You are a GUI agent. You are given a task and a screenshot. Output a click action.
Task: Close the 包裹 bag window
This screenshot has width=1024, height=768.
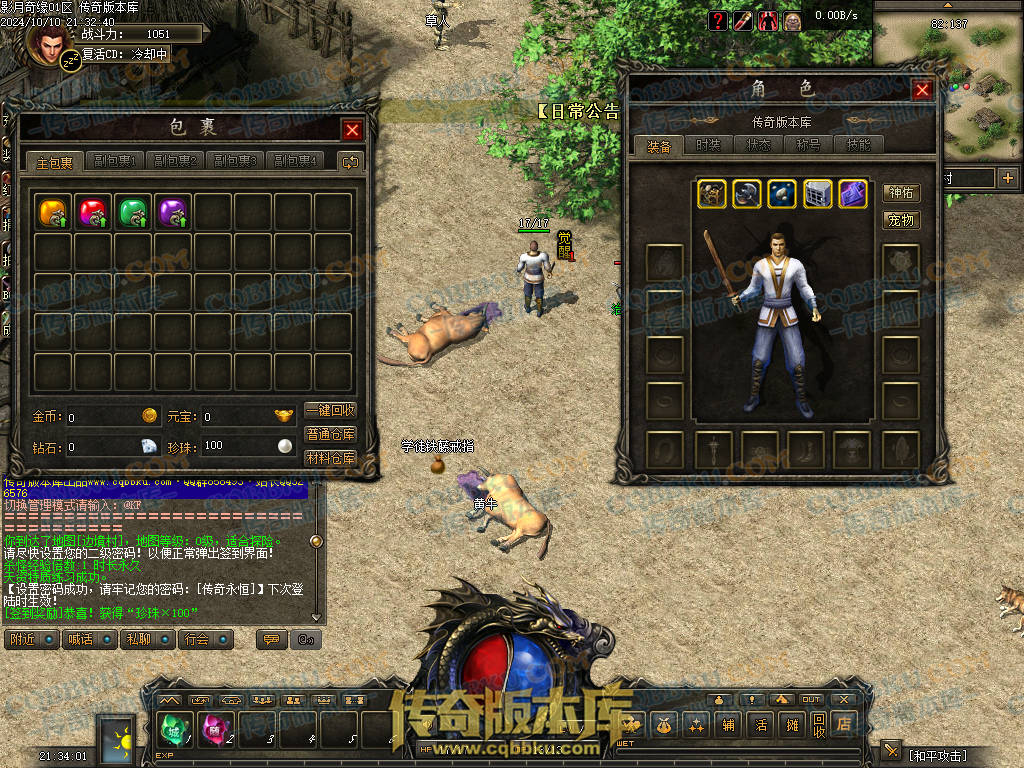(x=352, y=130)
